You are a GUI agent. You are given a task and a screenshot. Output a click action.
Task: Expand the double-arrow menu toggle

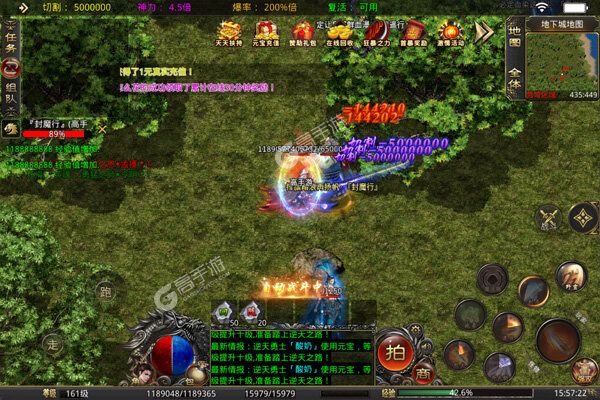click(x=484, y=32)
